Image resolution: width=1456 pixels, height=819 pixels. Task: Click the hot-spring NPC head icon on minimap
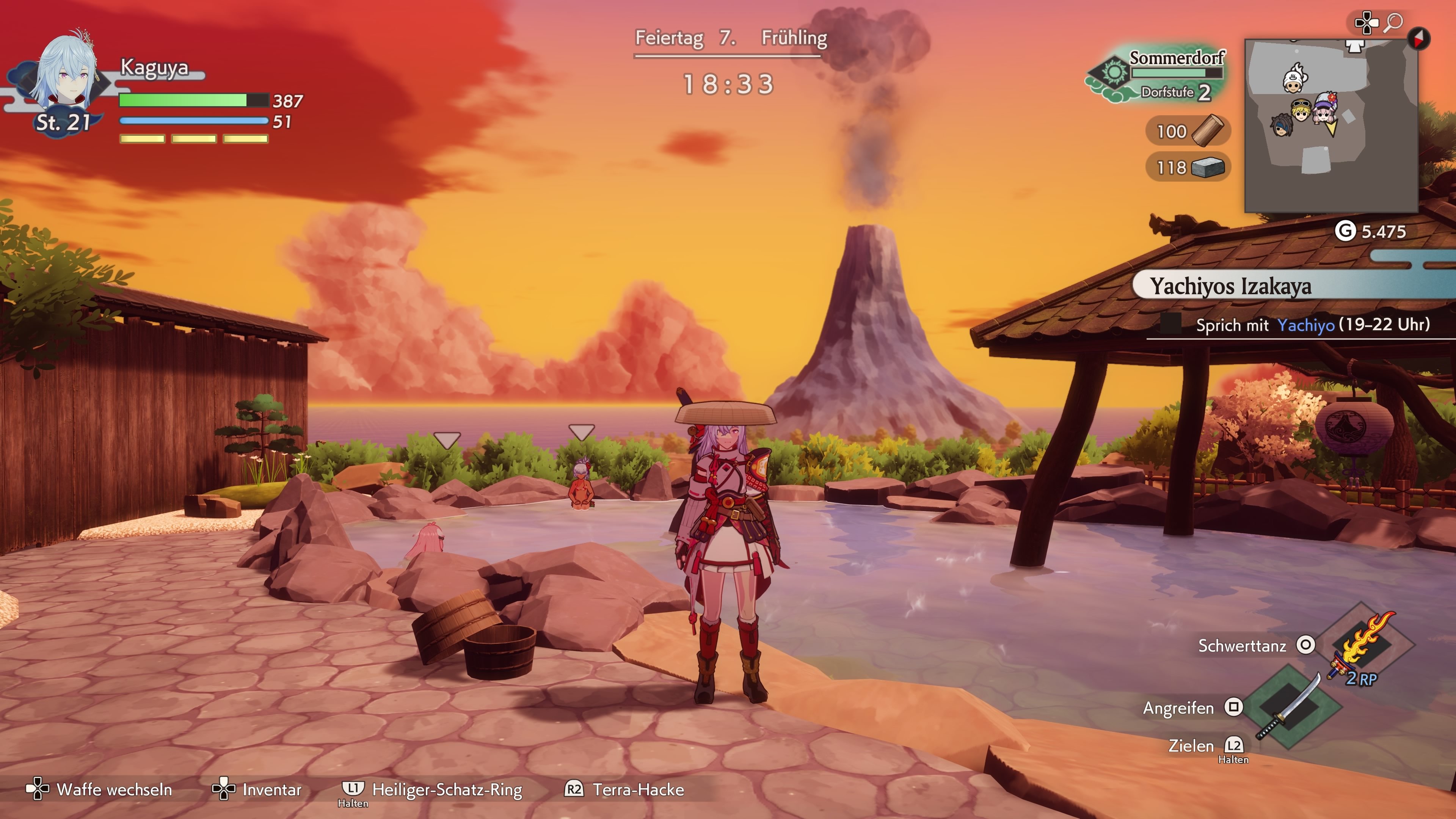coord(1294,80)
